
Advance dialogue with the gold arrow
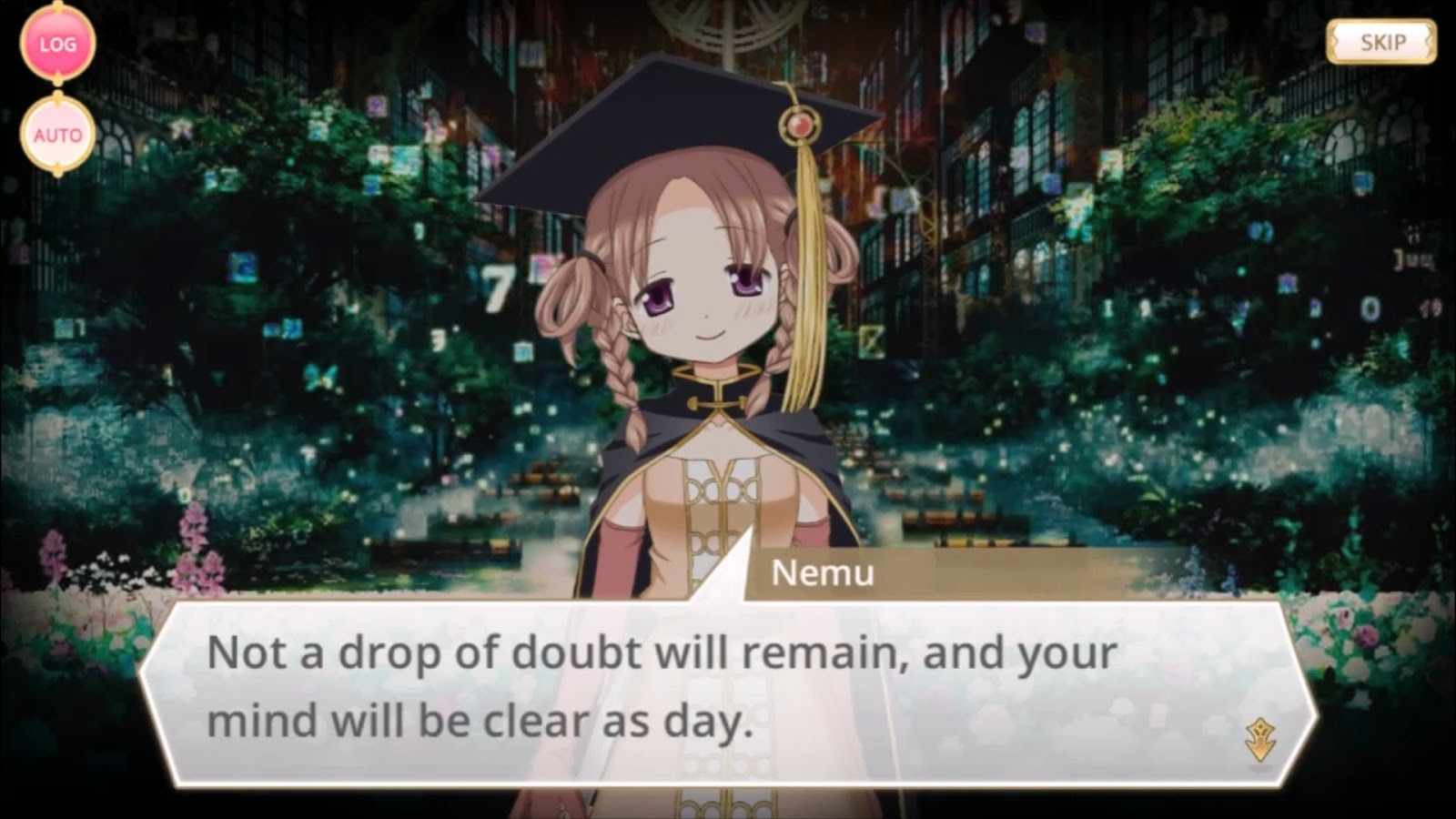(1260, 739)
